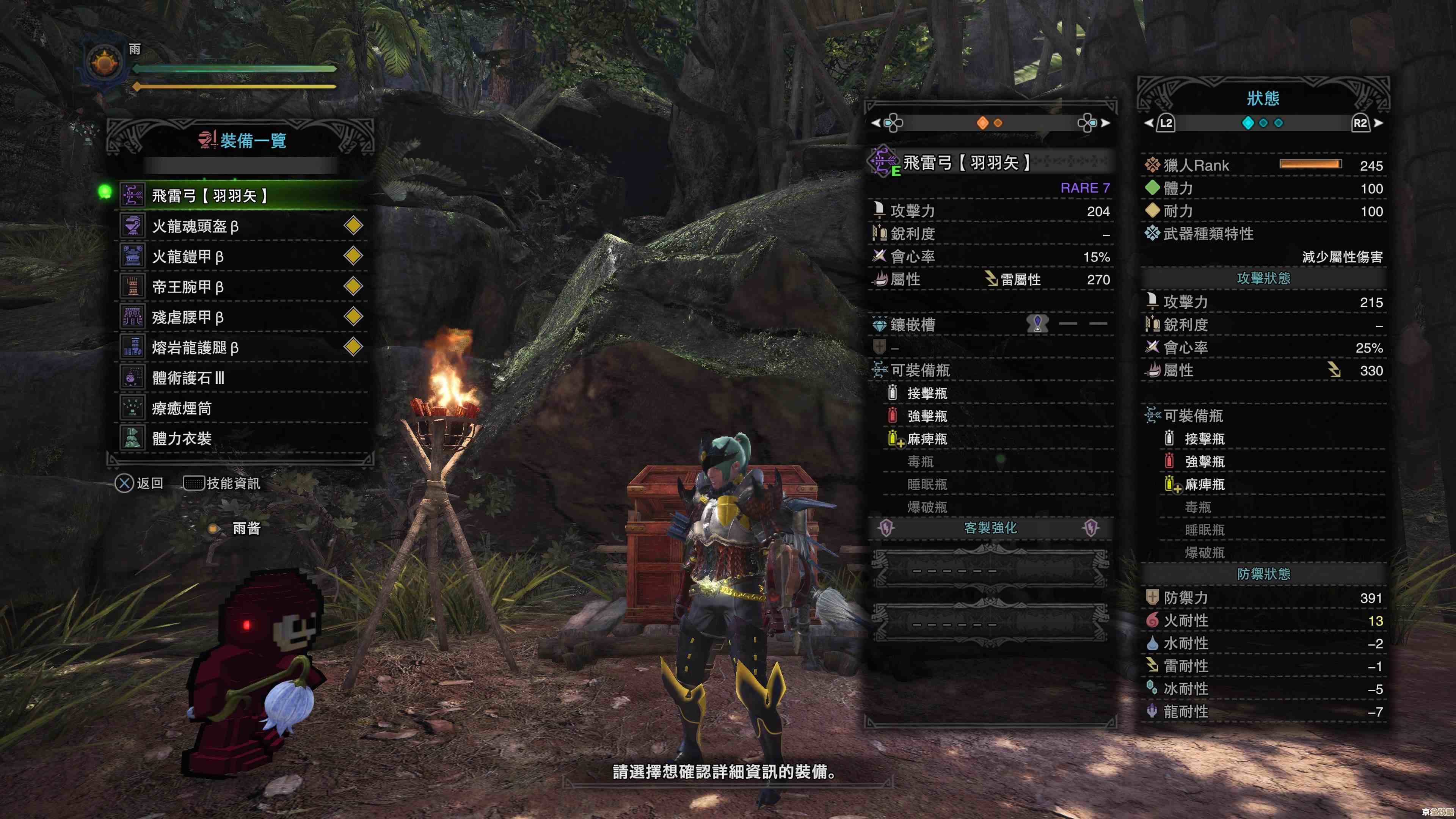Choose the 火龍魂頭盔β helmet row
Viewport: 1456px width, 819px height.
click(243, 226)
